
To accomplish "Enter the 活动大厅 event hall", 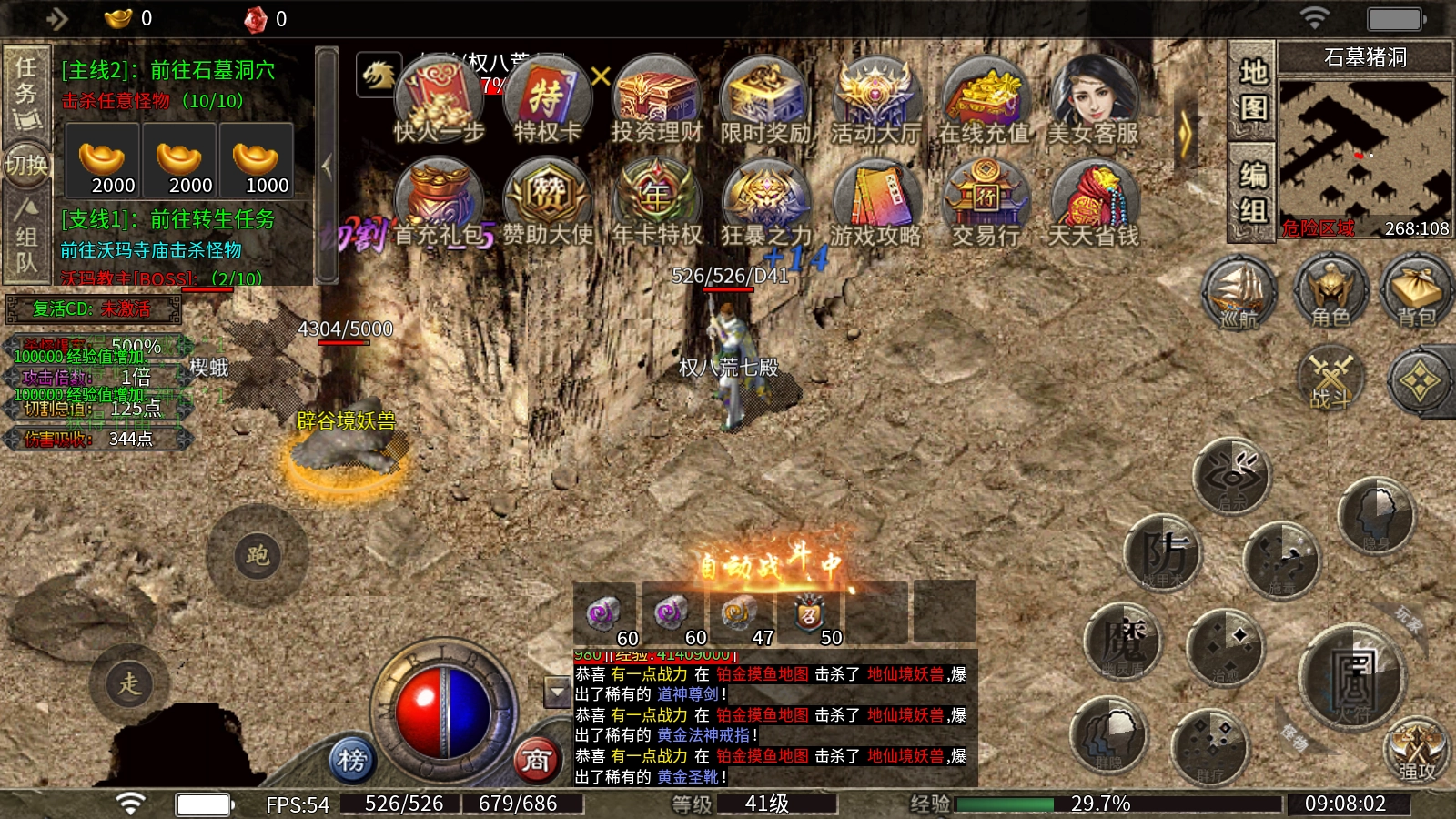I will click(875, 102).
